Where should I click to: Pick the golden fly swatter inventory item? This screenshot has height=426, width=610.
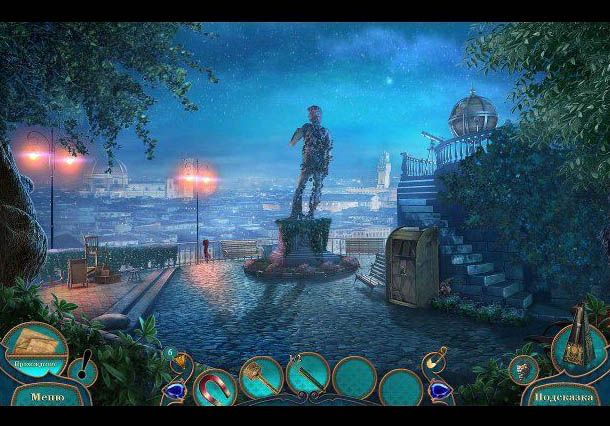pos(260,378)
